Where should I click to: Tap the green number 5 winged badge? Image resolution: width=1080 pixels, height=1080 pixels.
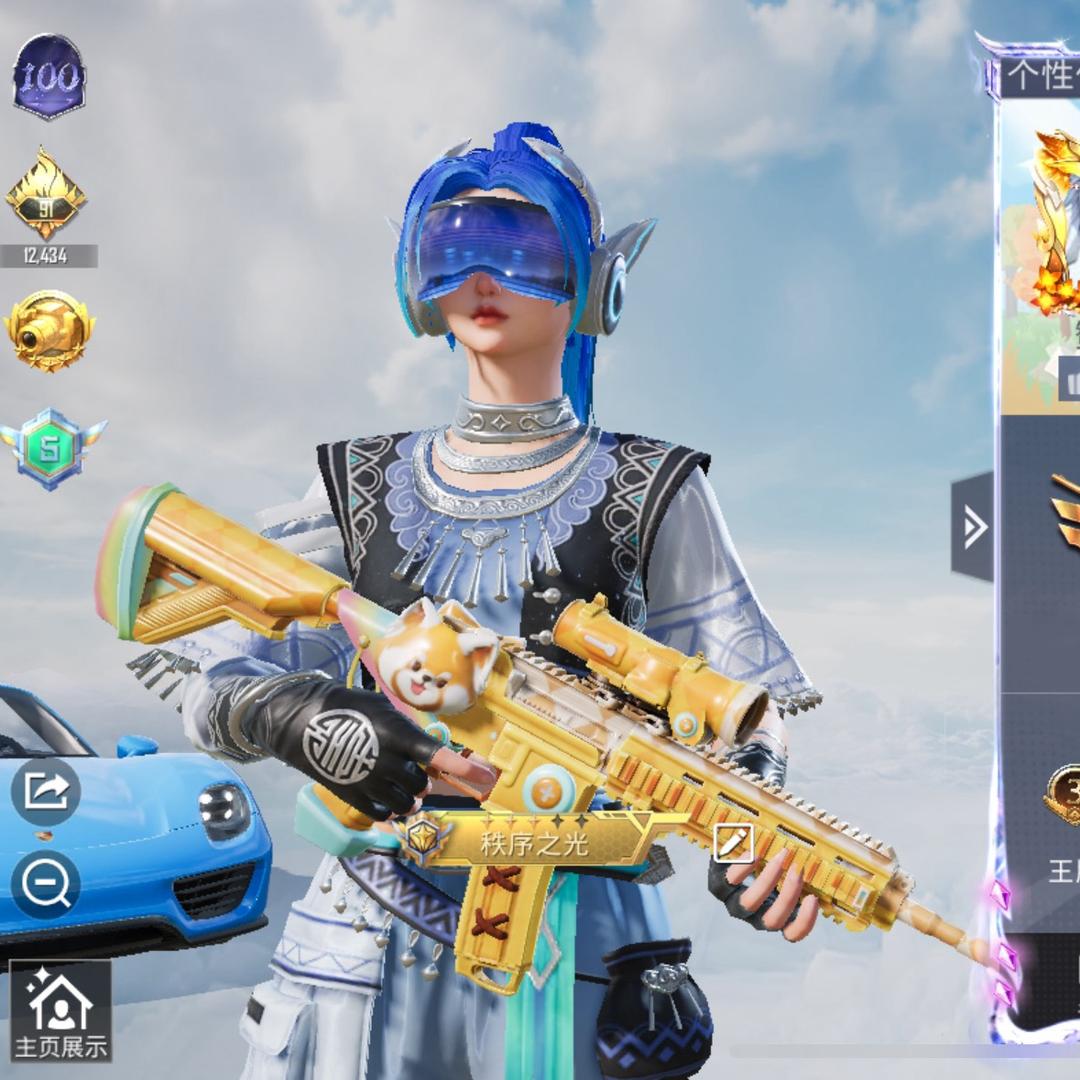click(x=52, y=449)
